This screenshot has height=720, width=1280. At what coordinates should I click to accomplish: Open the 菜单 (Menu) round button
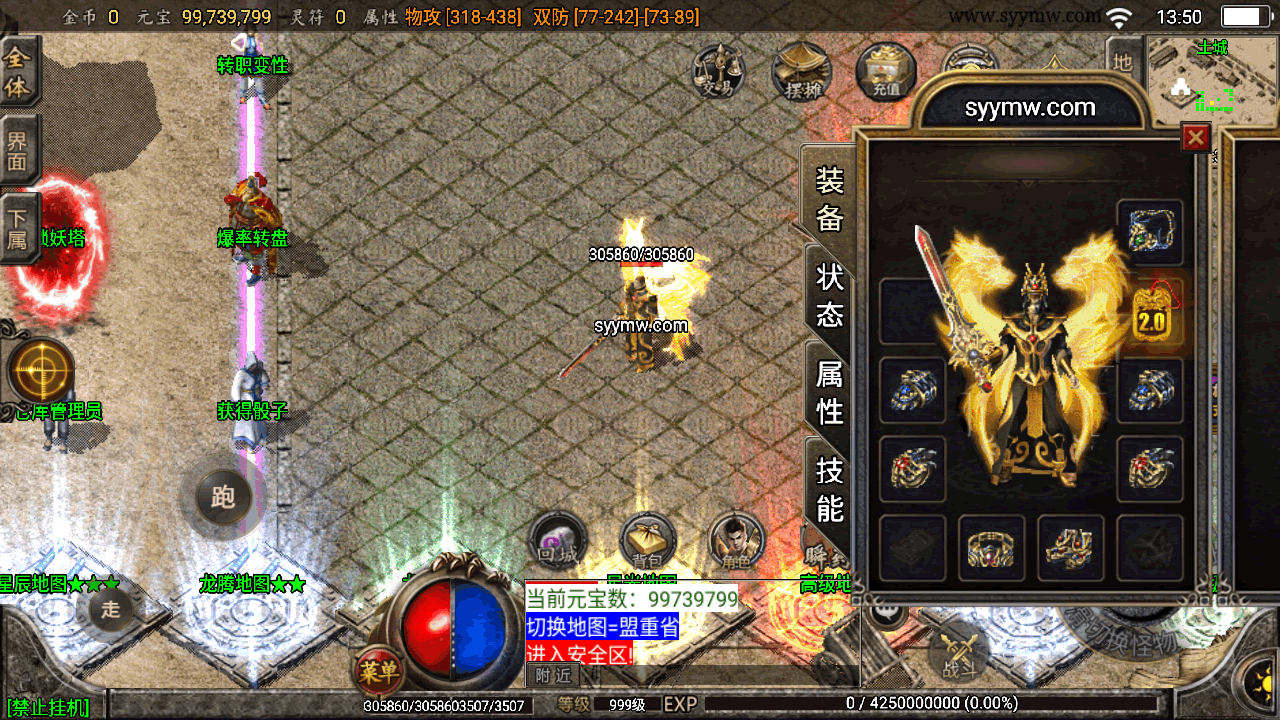[x=378, y=672]
